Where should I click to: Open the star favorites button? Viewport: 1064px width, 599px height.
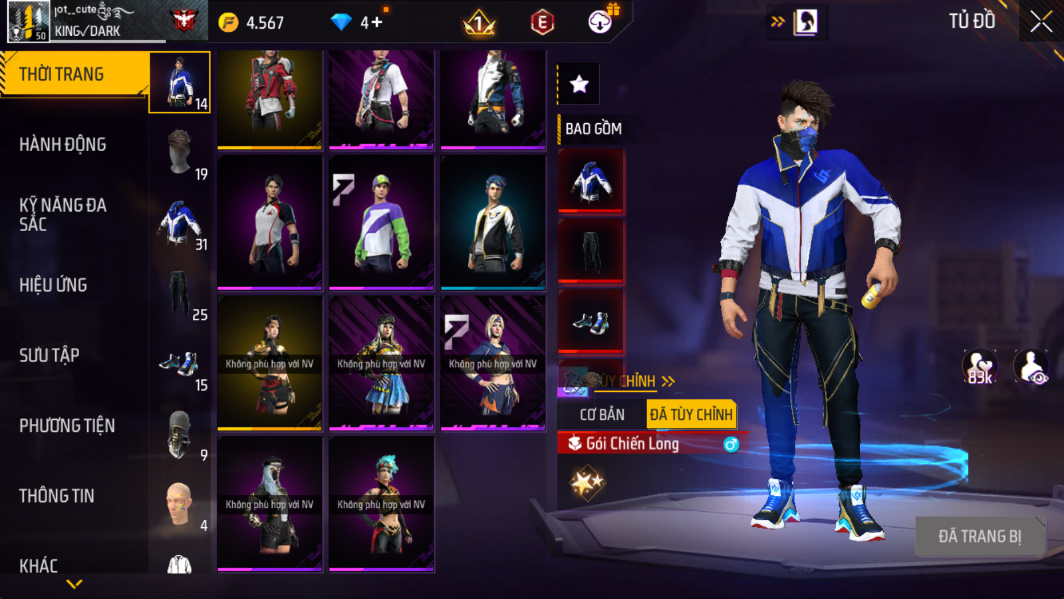coord(579,85)
